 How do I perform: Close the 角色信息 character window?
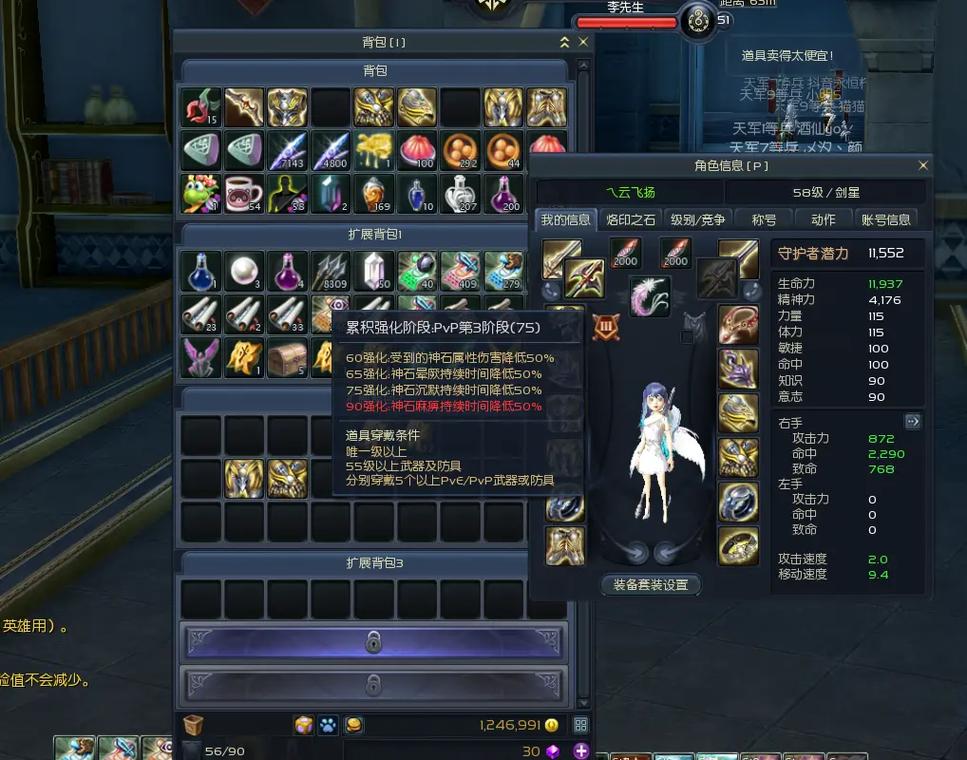click(922, 165)
